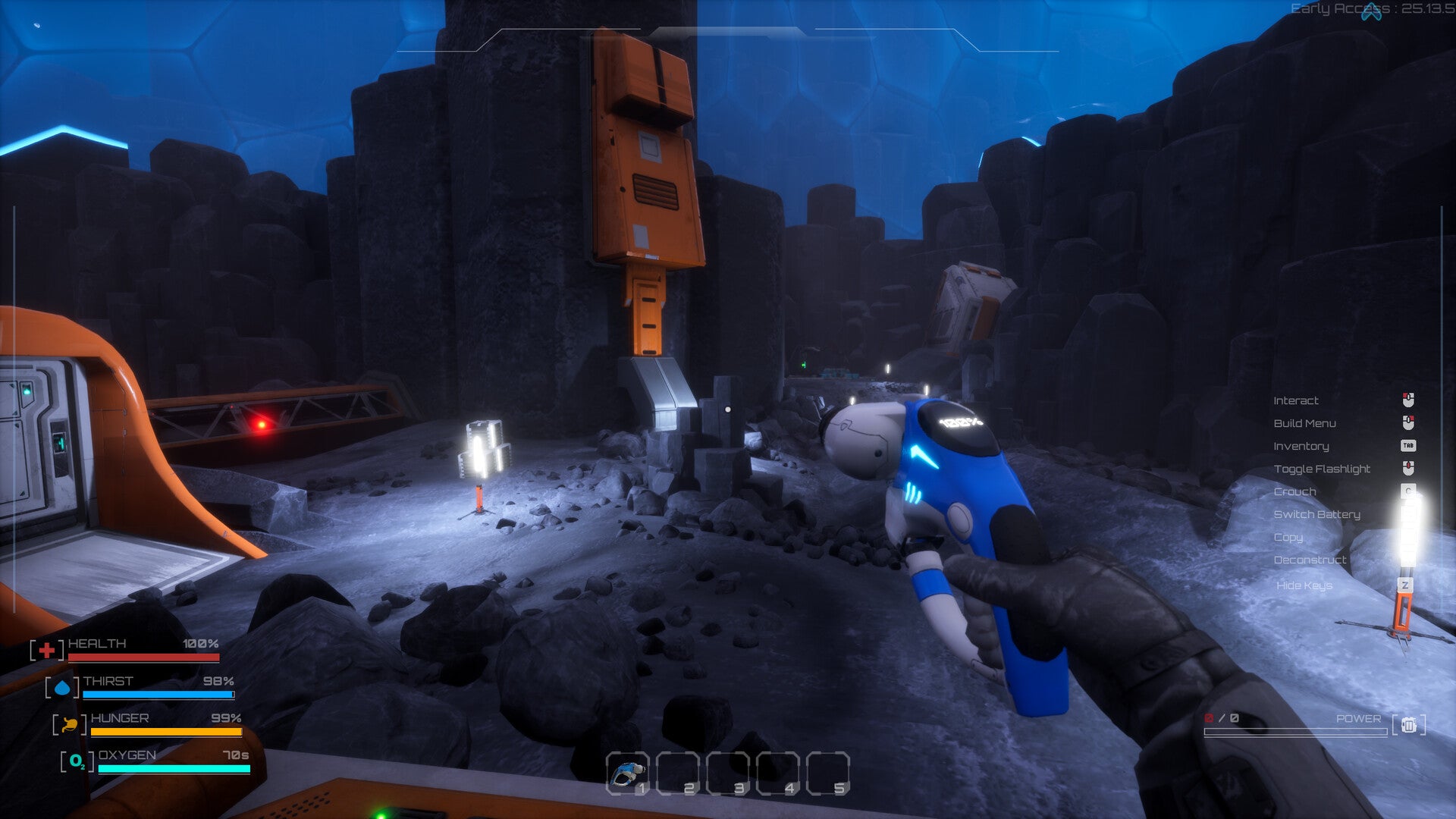
Task: Click the orange hunger icon
Action: point(70,725)
